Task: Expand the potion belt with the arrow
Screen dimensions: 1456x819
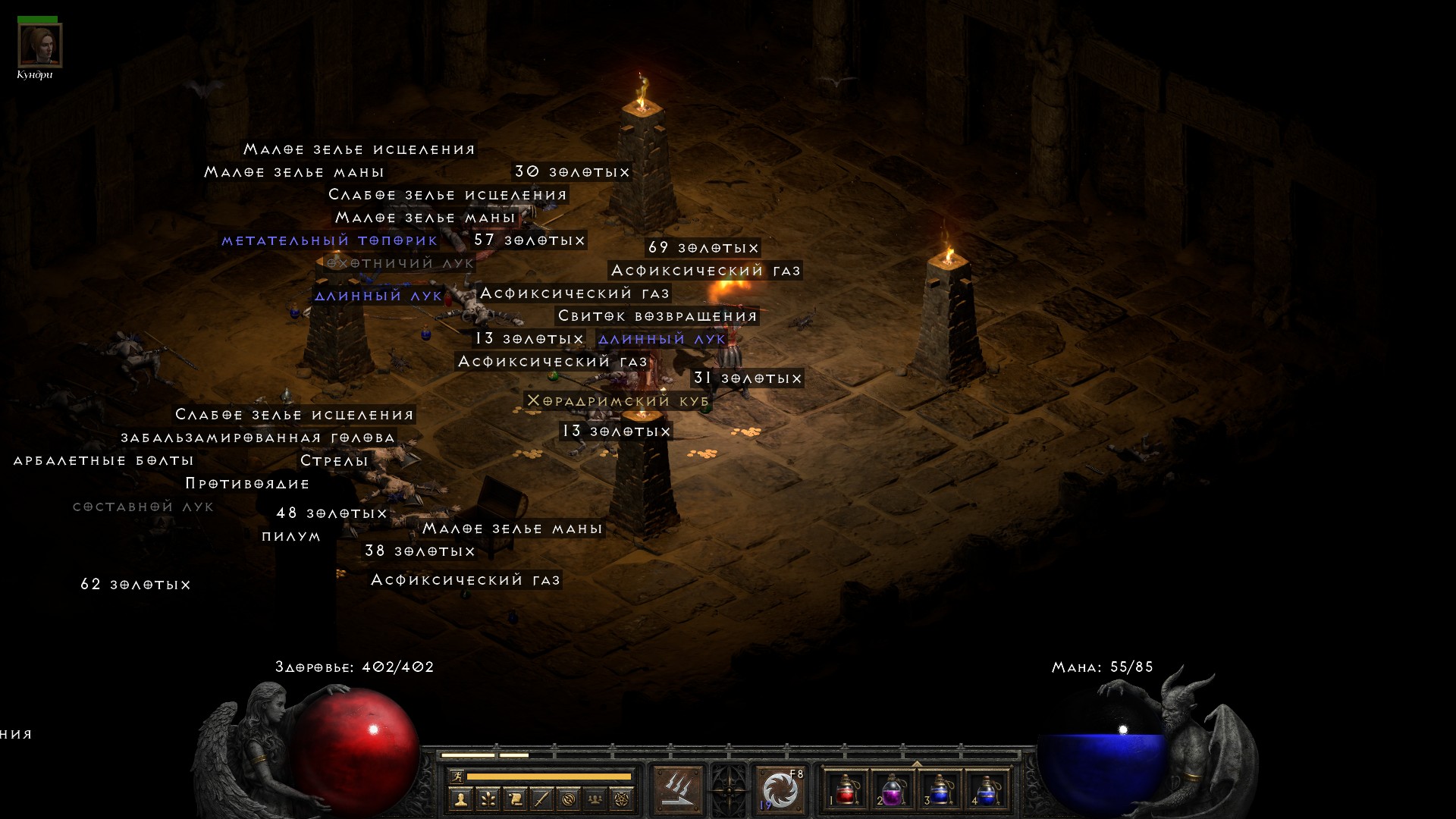Action: 917,764
